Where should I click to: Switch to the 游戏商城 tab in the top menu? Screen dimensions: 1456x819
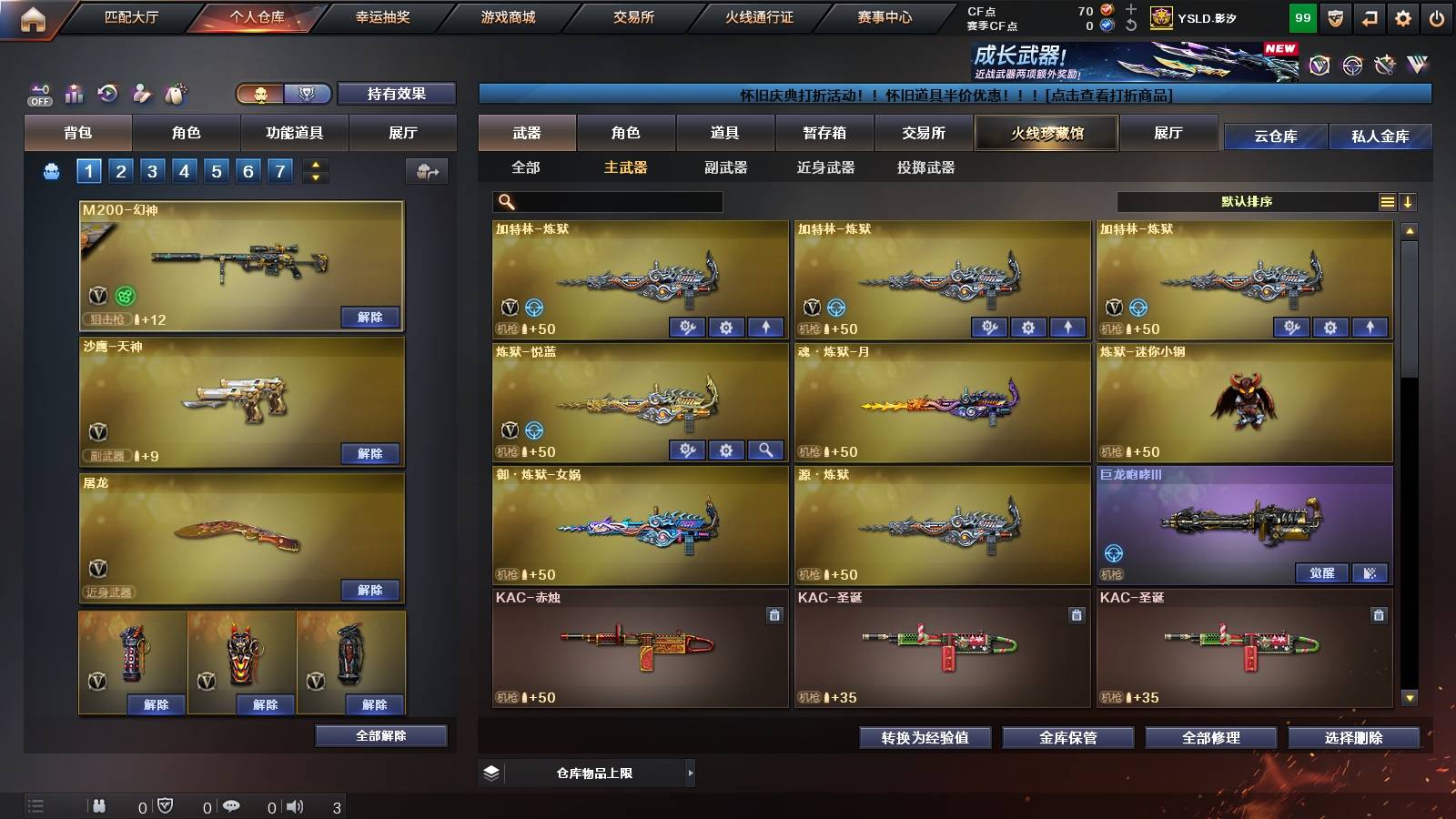(x=506, y=16)
